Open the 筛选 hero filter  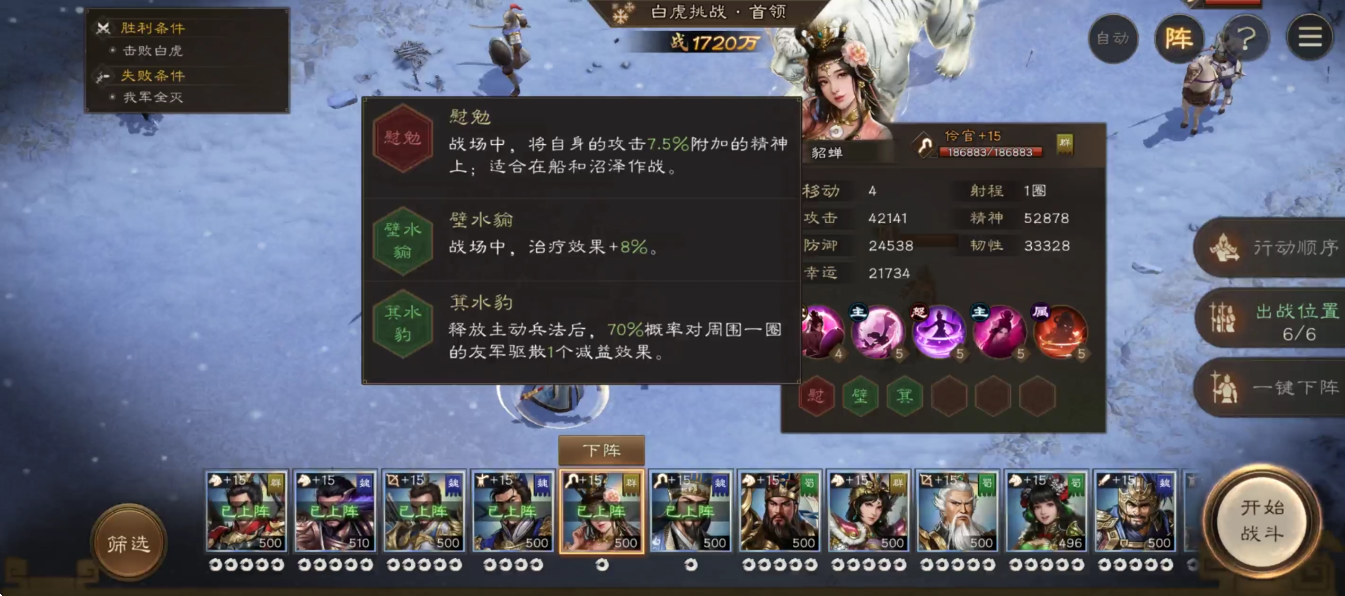(x=128, y=543)
